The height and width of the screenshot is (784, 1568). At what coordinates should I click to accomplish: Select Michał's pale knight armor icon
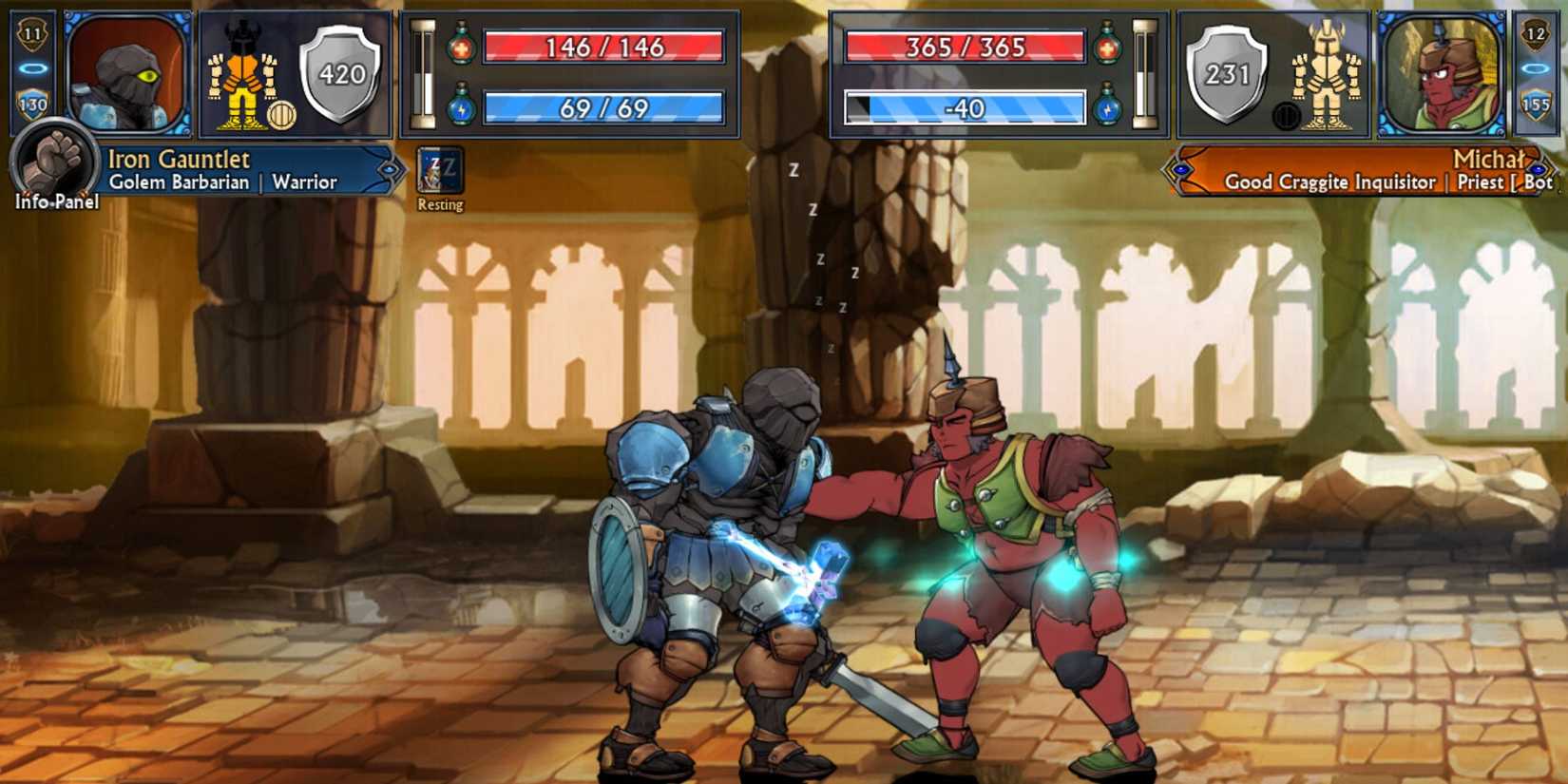pos(1324,71)
